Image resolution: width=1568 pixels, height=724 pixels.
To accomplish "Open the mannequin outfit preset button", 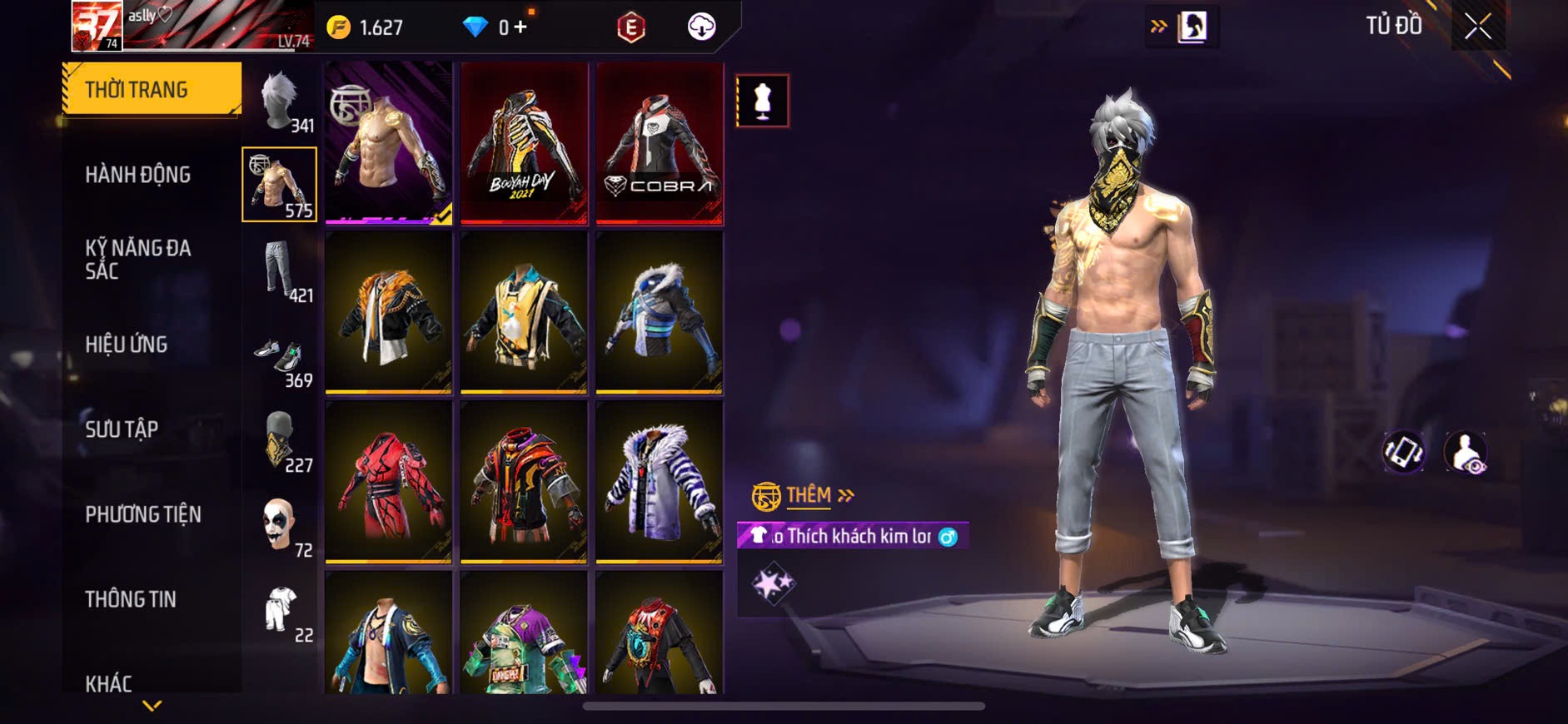I will [762, 102].
